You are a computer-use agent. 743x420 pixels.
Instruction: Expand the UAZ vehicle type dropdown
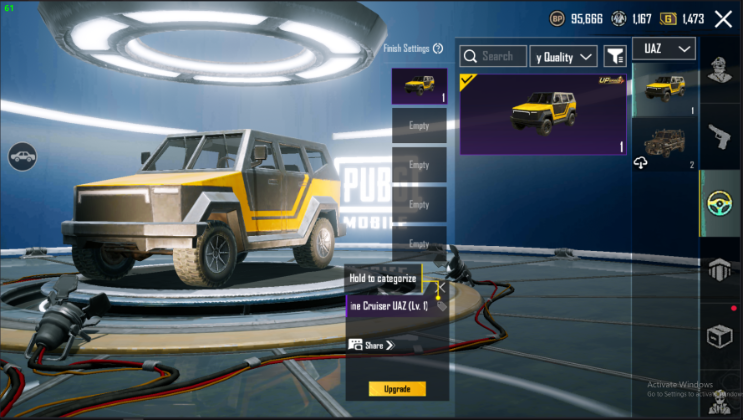tap(664, 48)
